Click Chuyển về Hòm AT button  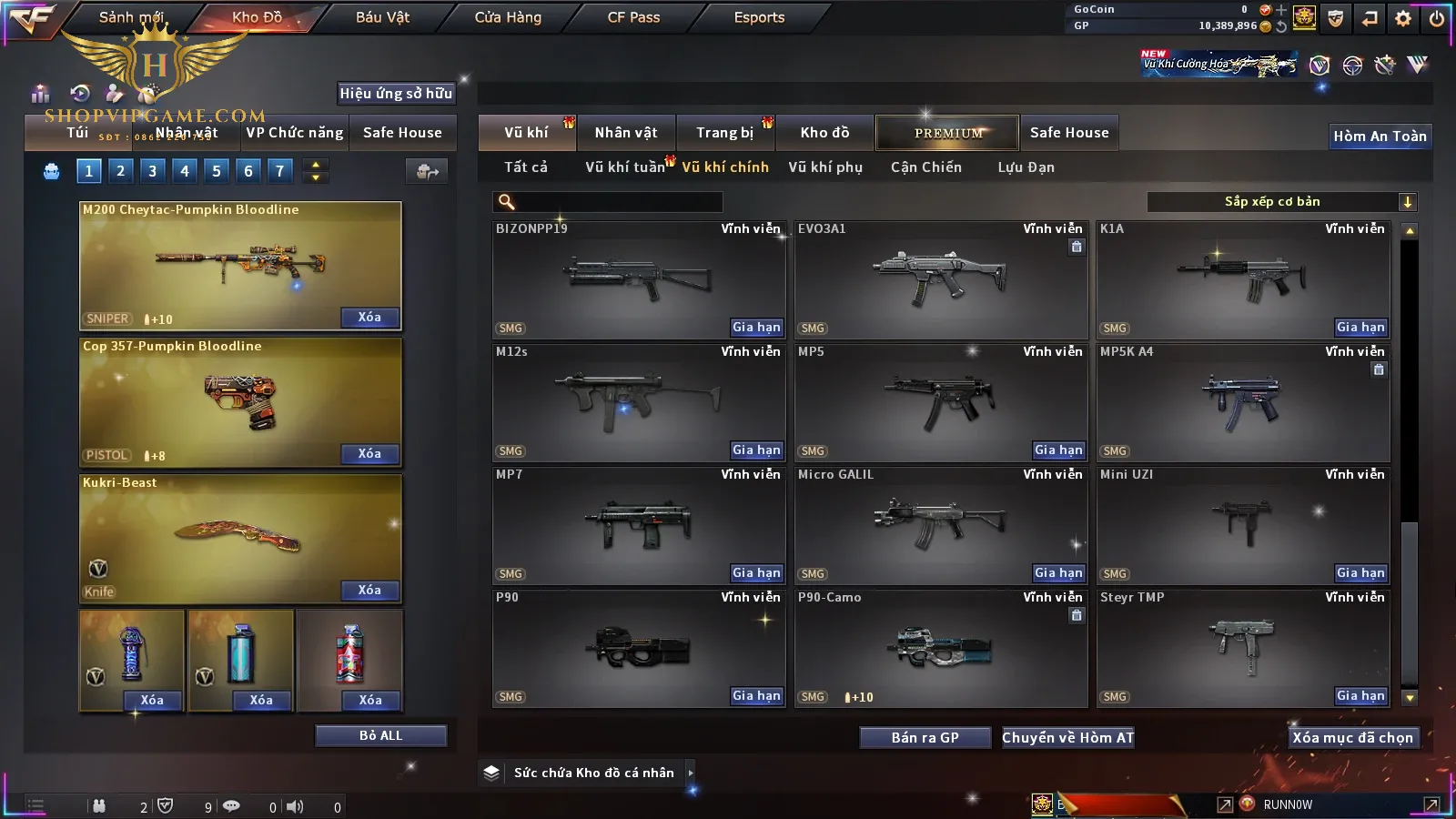(x=1067, y=738)
